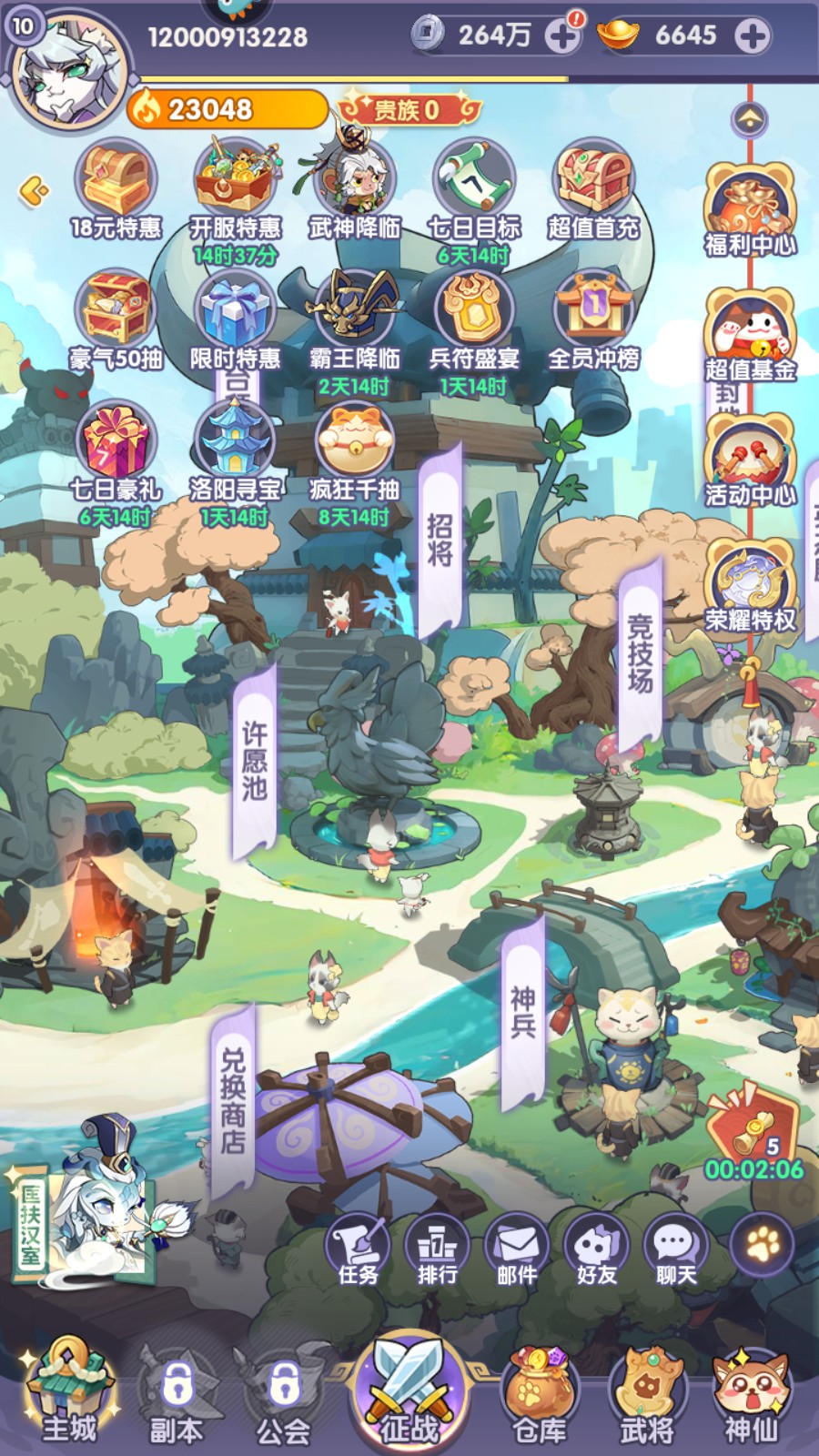Check the 邮件 mailbox
Screen dimensions: 819x1456
(516, 1249)
